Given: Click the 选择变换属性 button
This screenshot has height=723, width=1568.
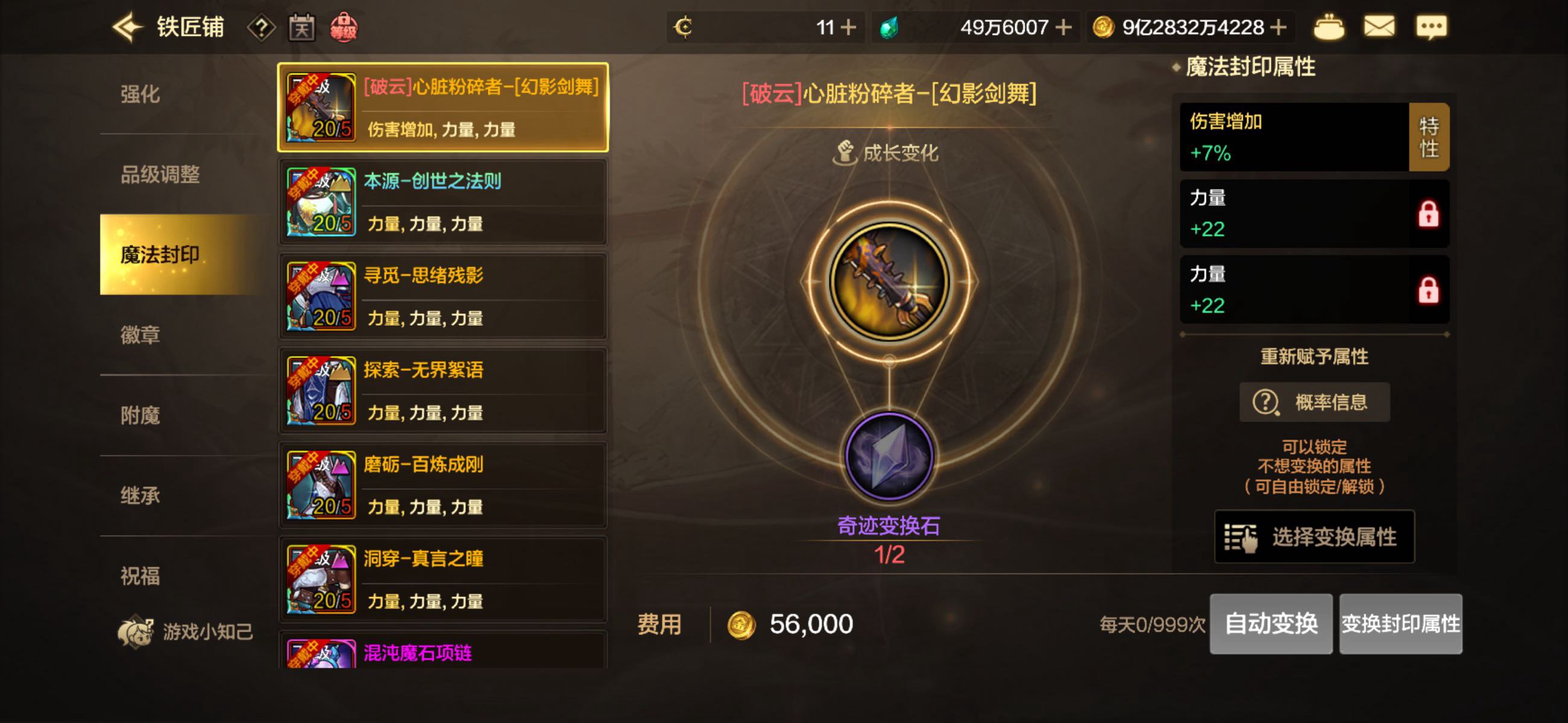Looking at the screenshot, I should [1314, 537].
